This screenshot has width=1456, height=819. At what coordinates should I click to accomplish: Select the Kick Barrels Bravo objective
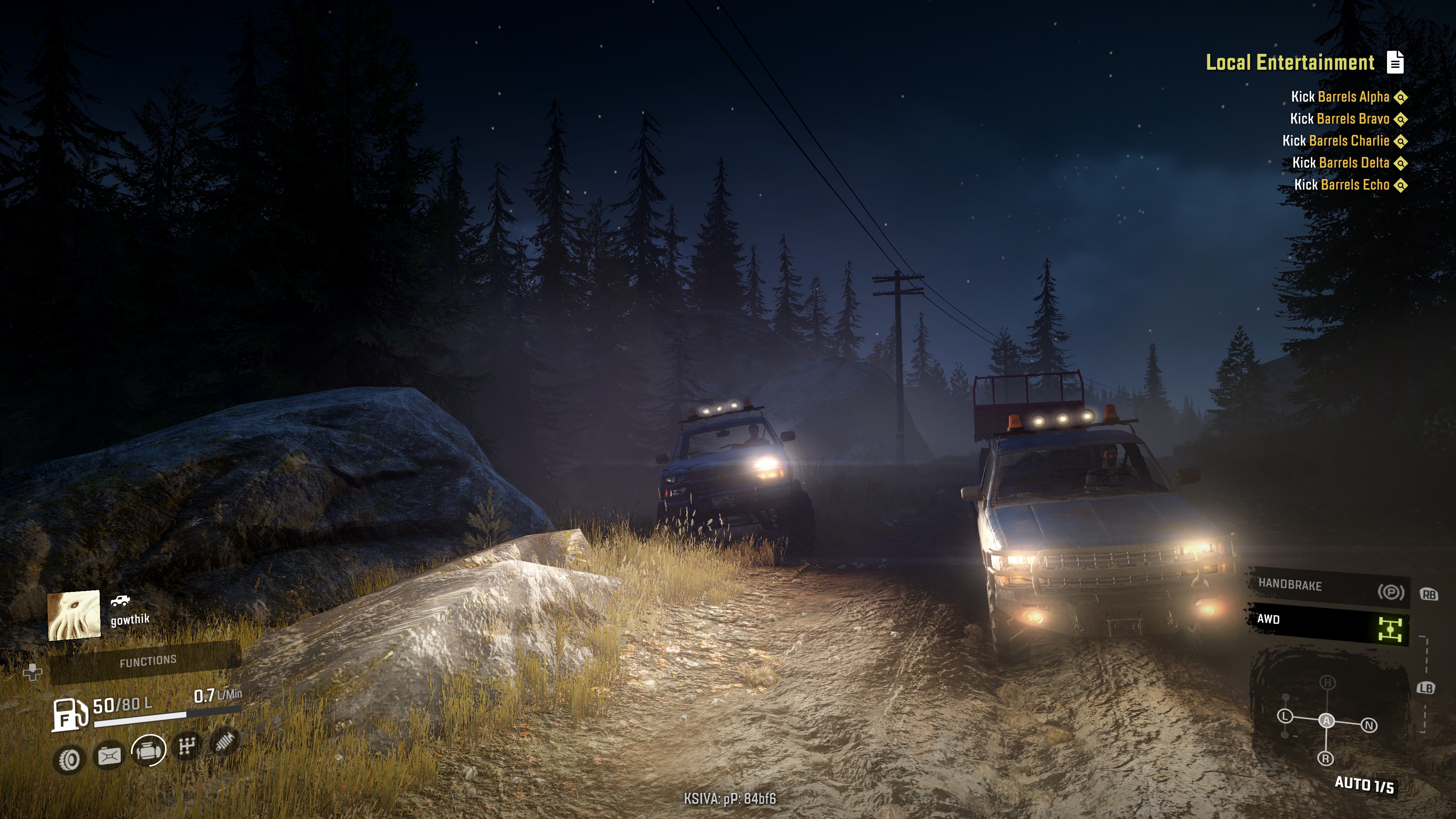(1340, 119)
